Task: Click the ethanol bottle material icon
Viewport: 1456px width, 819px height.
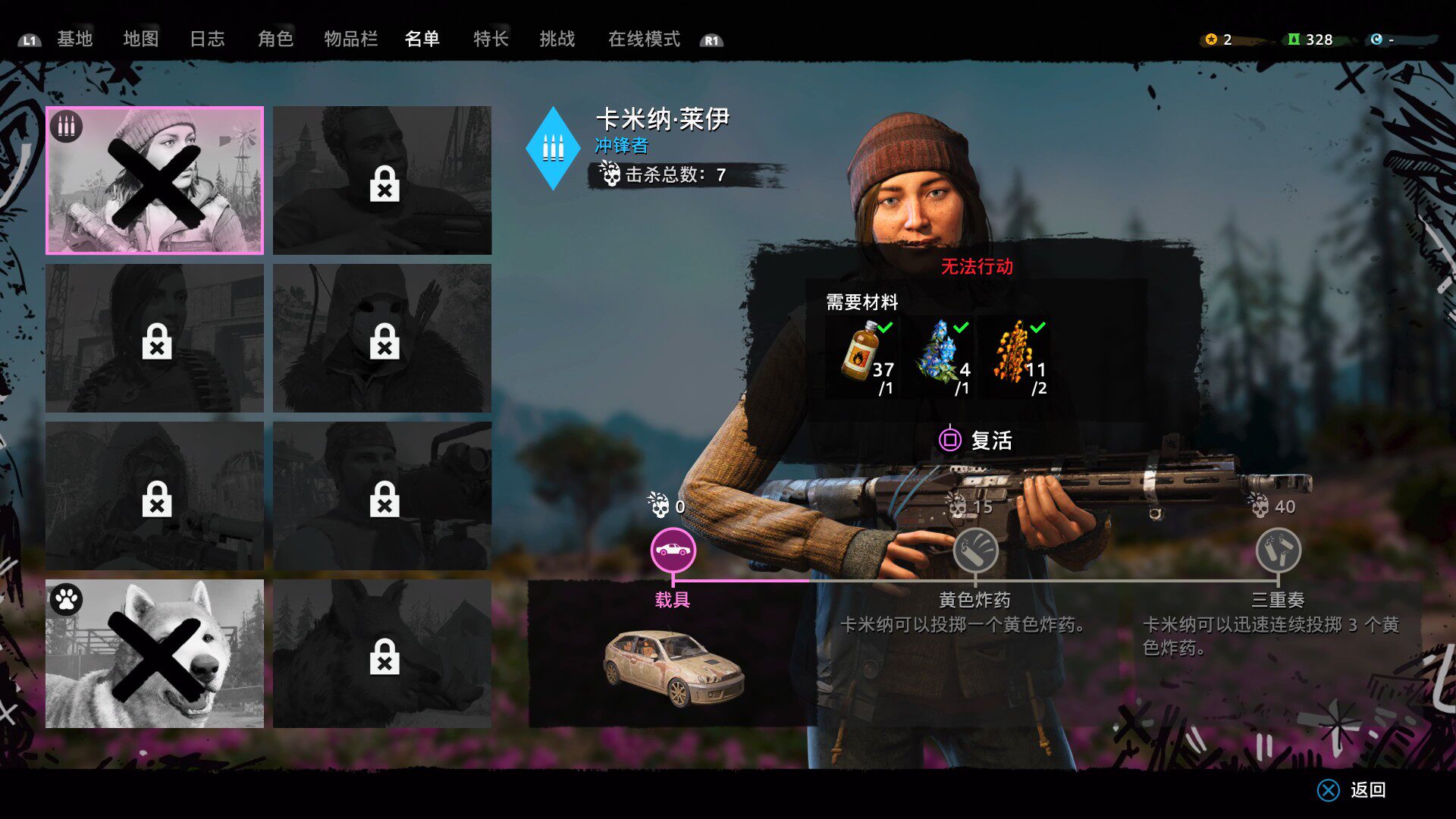Action: (x=861, y=352)
